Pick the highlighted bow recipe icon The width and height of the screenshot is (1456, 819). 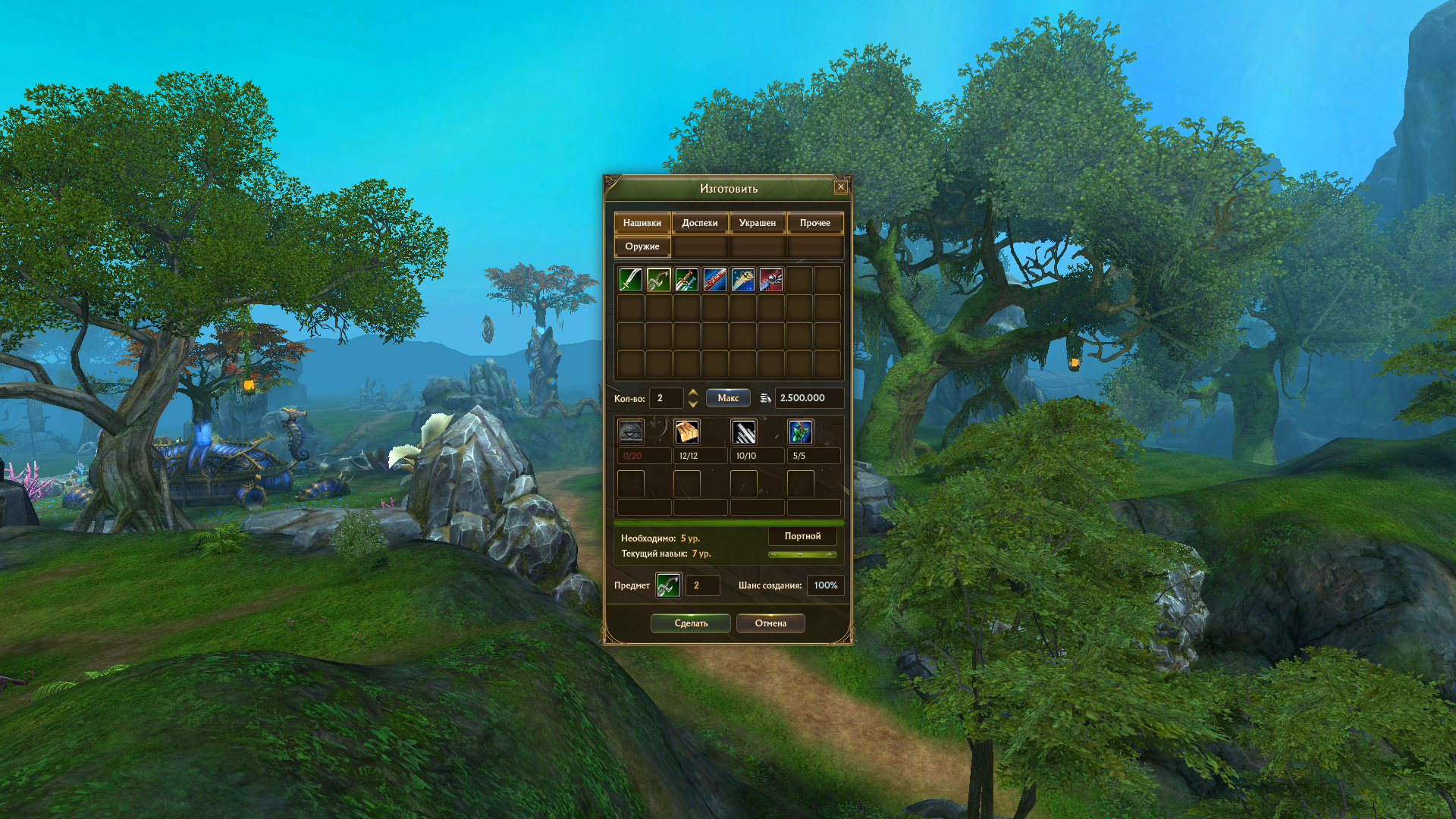click(x=658, y=280)
